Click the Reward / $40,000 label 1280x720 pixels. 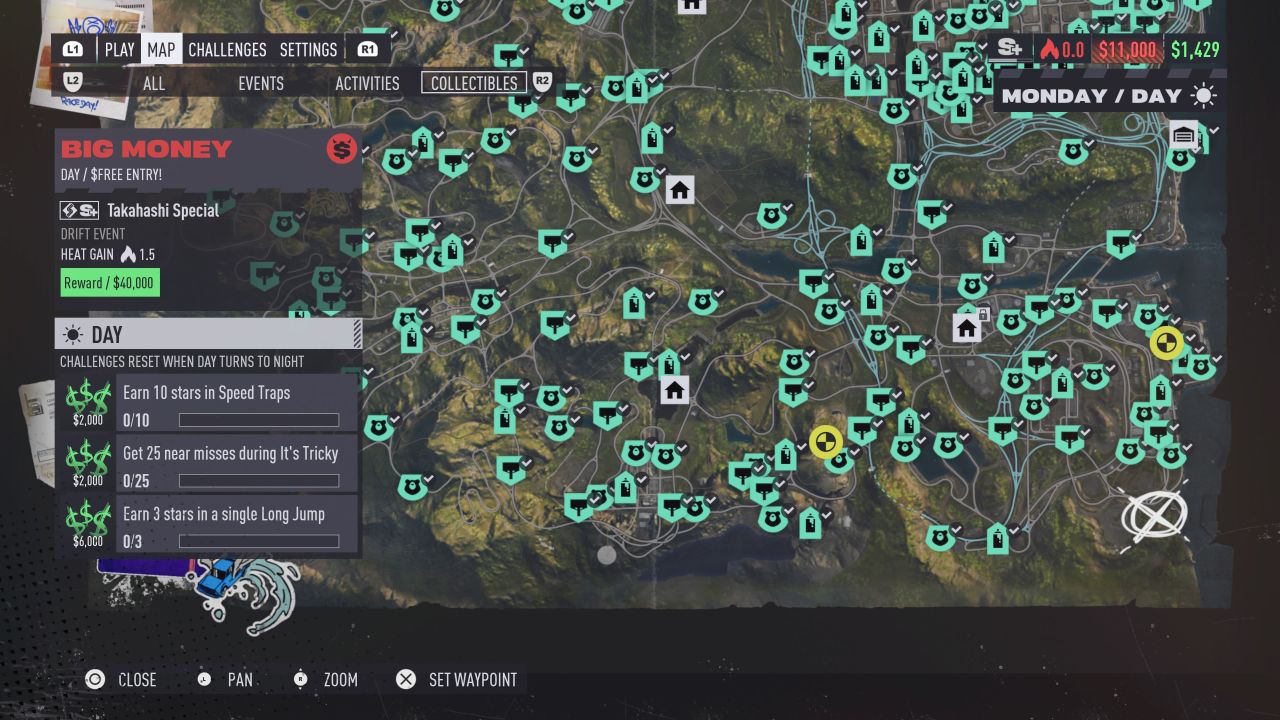(x=109, y=282)
